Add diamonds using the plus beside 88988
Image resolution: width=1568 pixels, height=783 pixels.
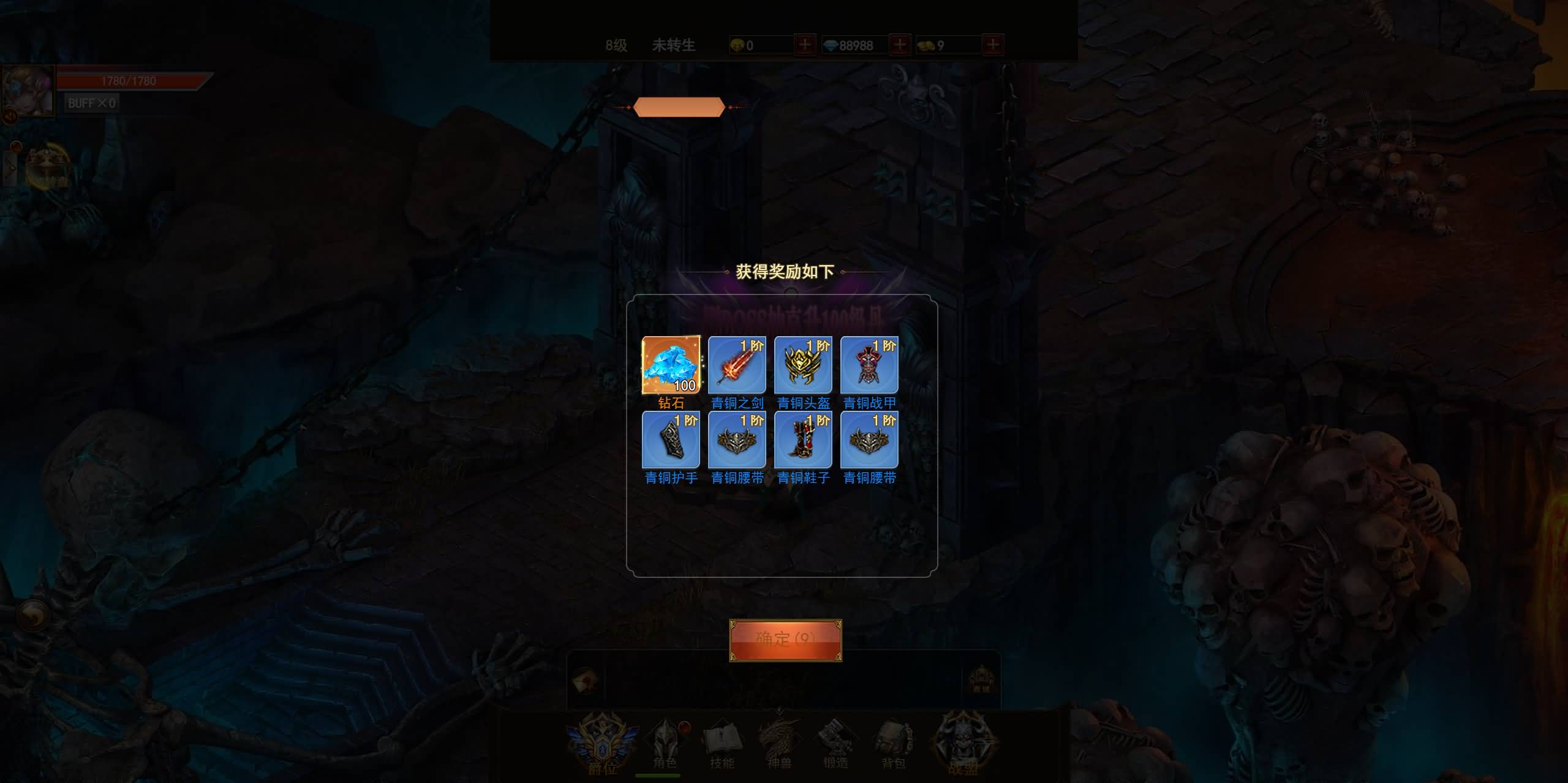click(x=899, y=45)
